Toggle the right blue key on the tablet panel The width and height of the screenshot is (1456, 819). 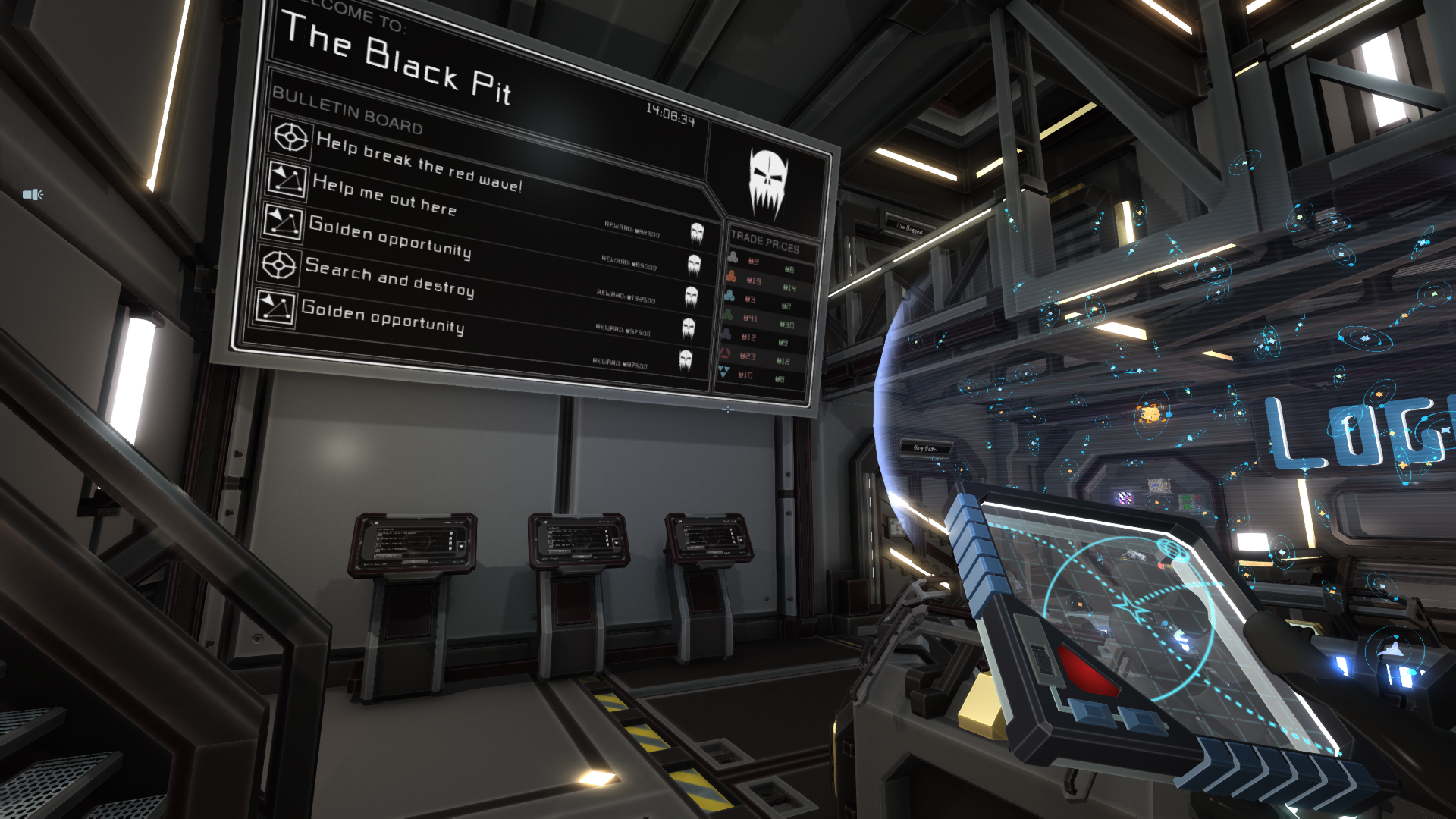(1140, 720)
